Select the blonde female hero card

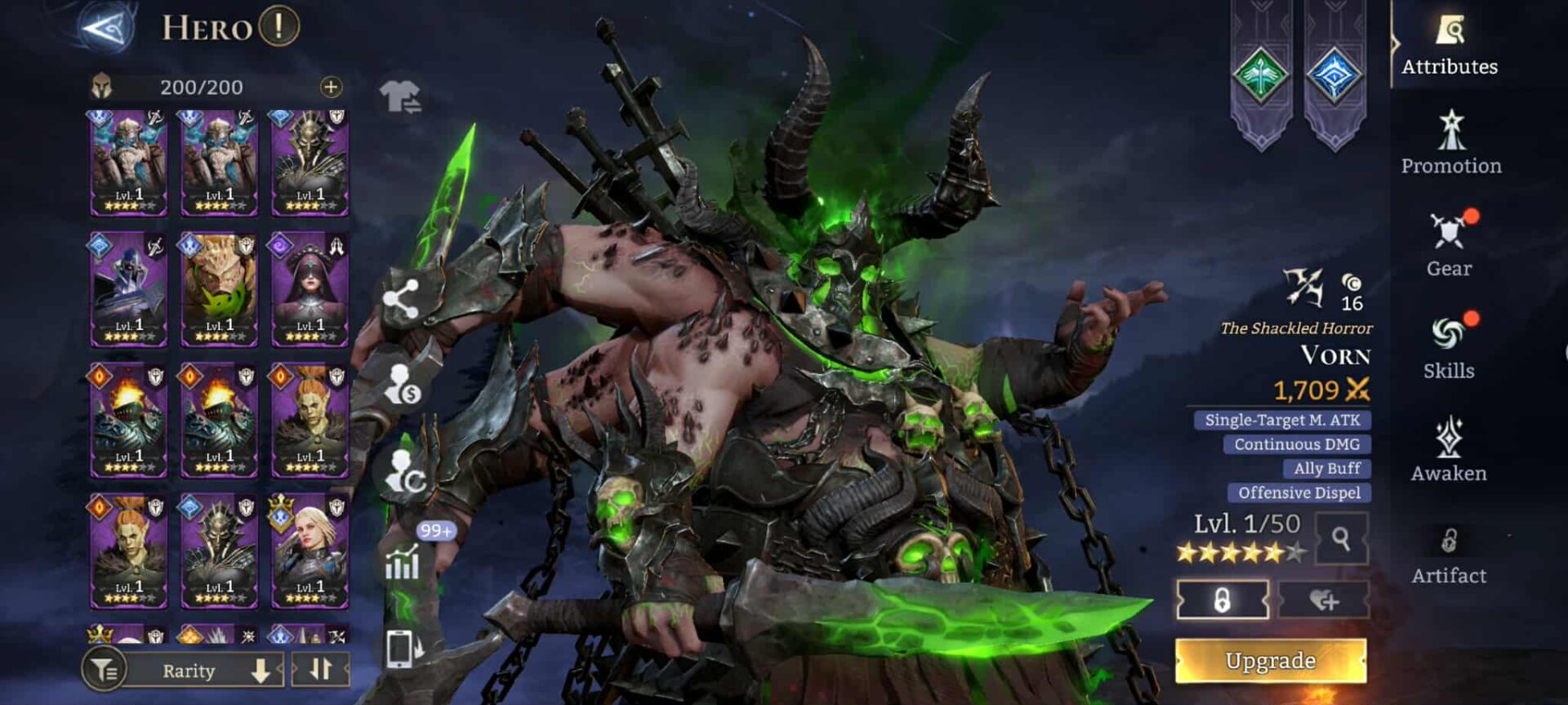point(310,551)
